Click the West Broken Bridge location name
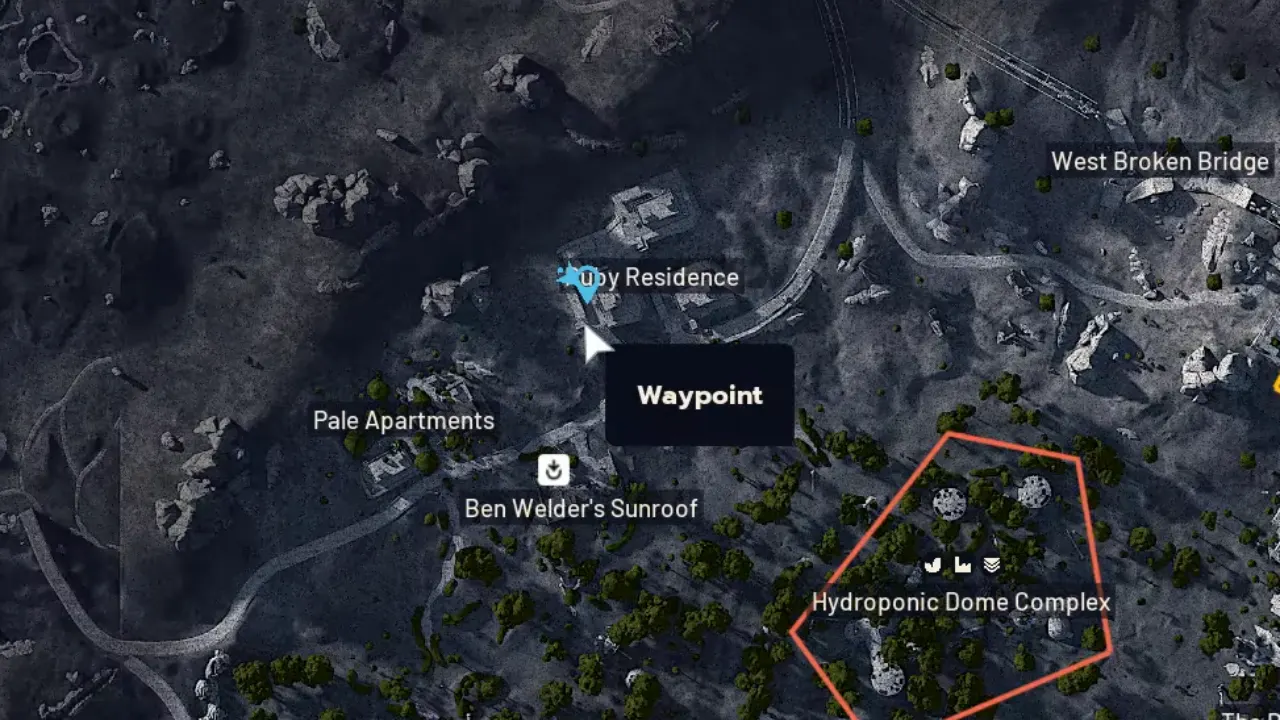The width and height of the screenshot is (1280, 720). 1160,161
